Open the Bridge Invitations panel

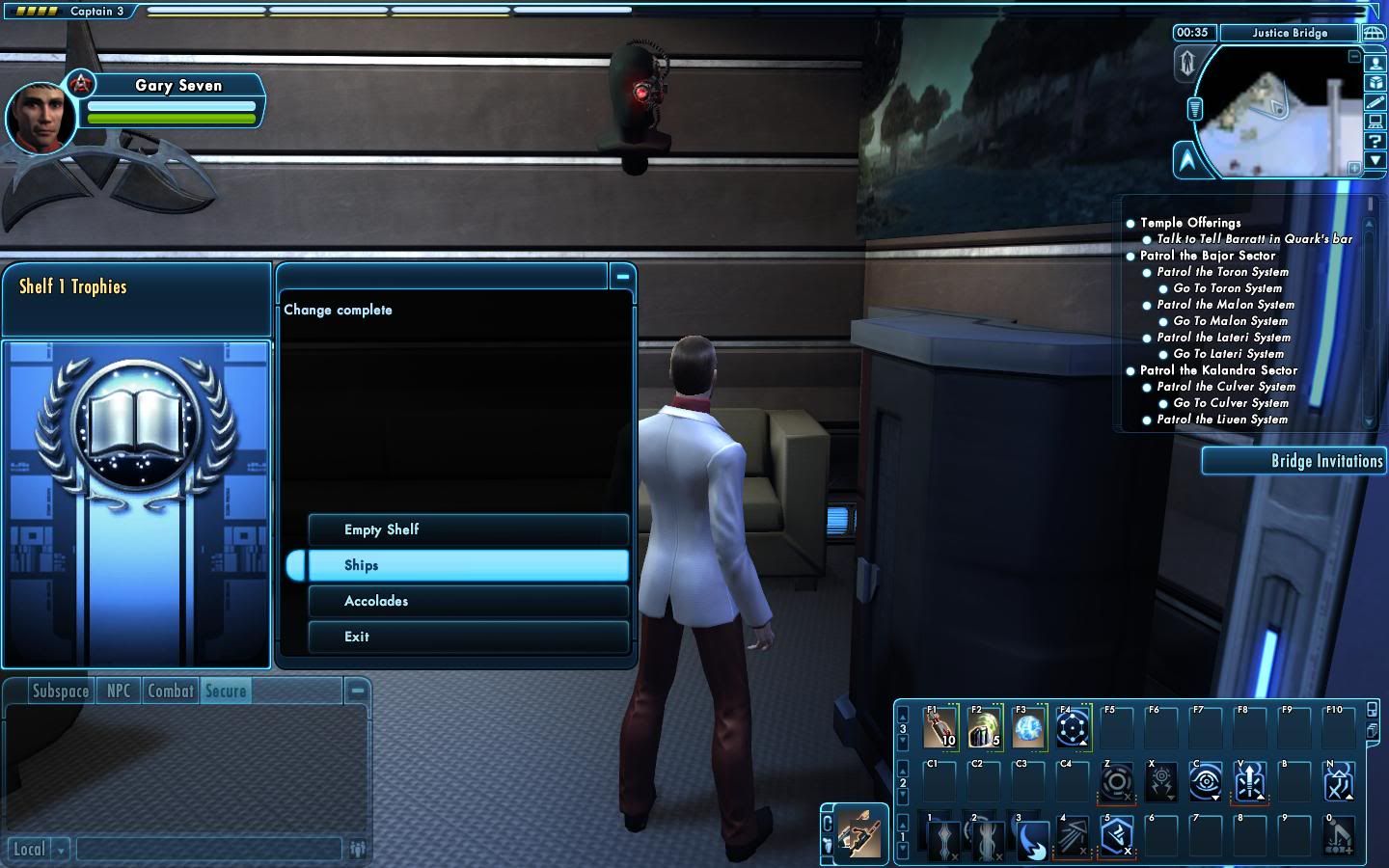[1295, 461]
